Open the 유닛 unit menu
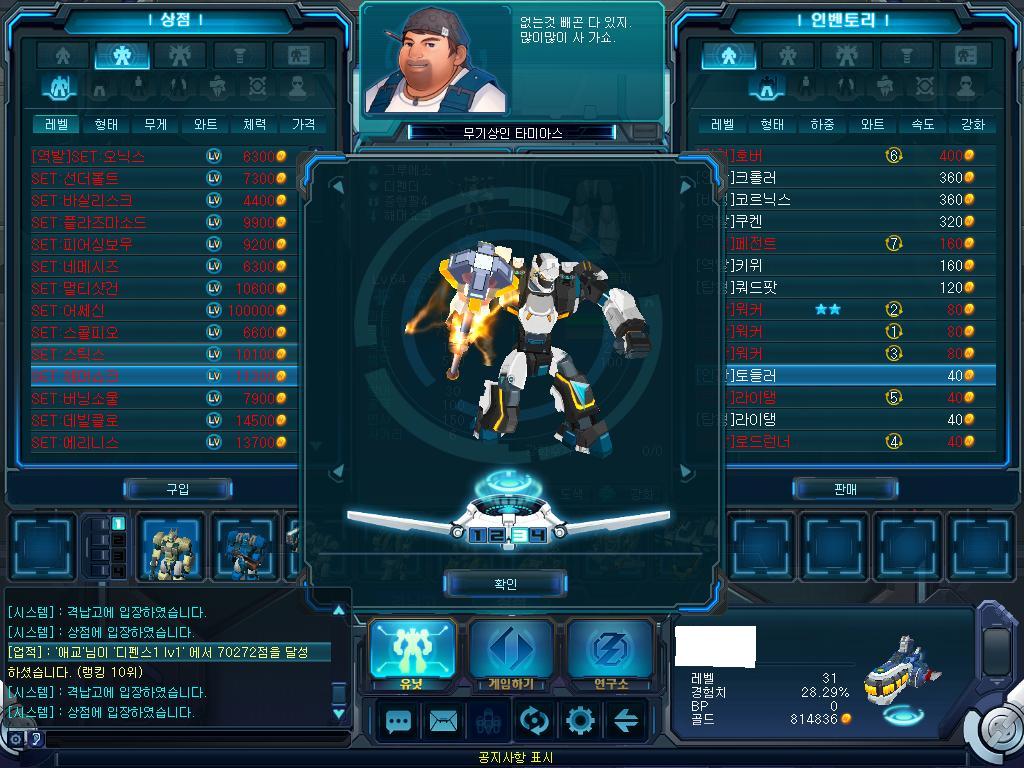 click(413, 652)
